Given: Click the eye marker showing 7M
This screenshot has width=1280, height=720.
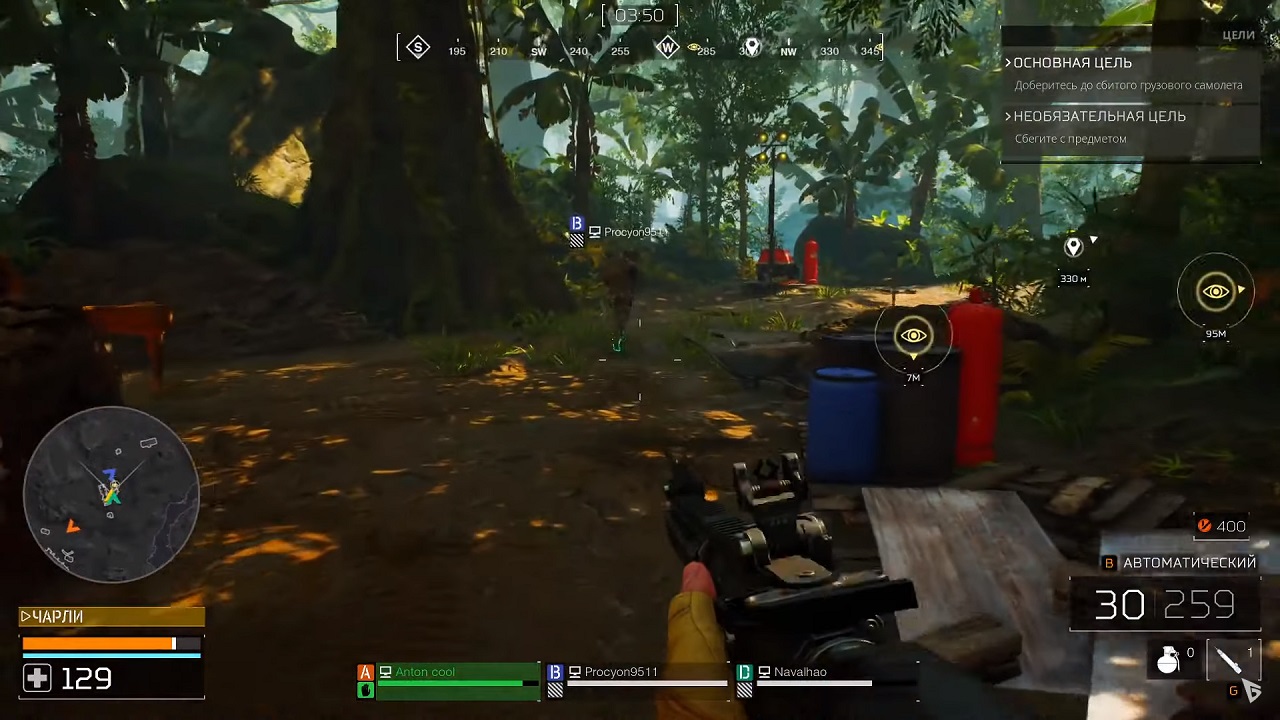Looking at the screenshot, I should (913, 336).
